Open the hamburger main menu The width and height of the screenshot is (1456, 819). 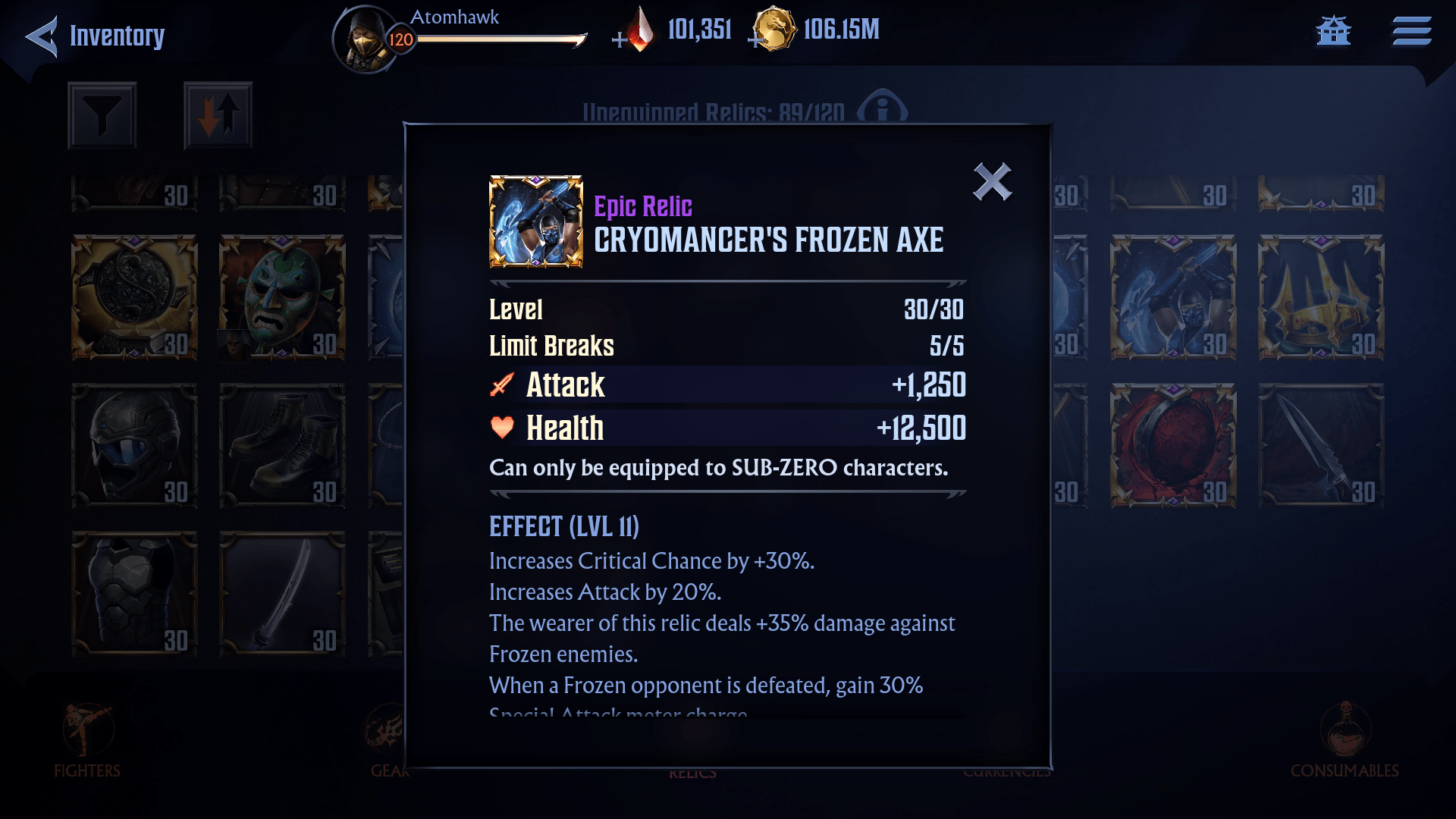click(x=1411, y=32)
